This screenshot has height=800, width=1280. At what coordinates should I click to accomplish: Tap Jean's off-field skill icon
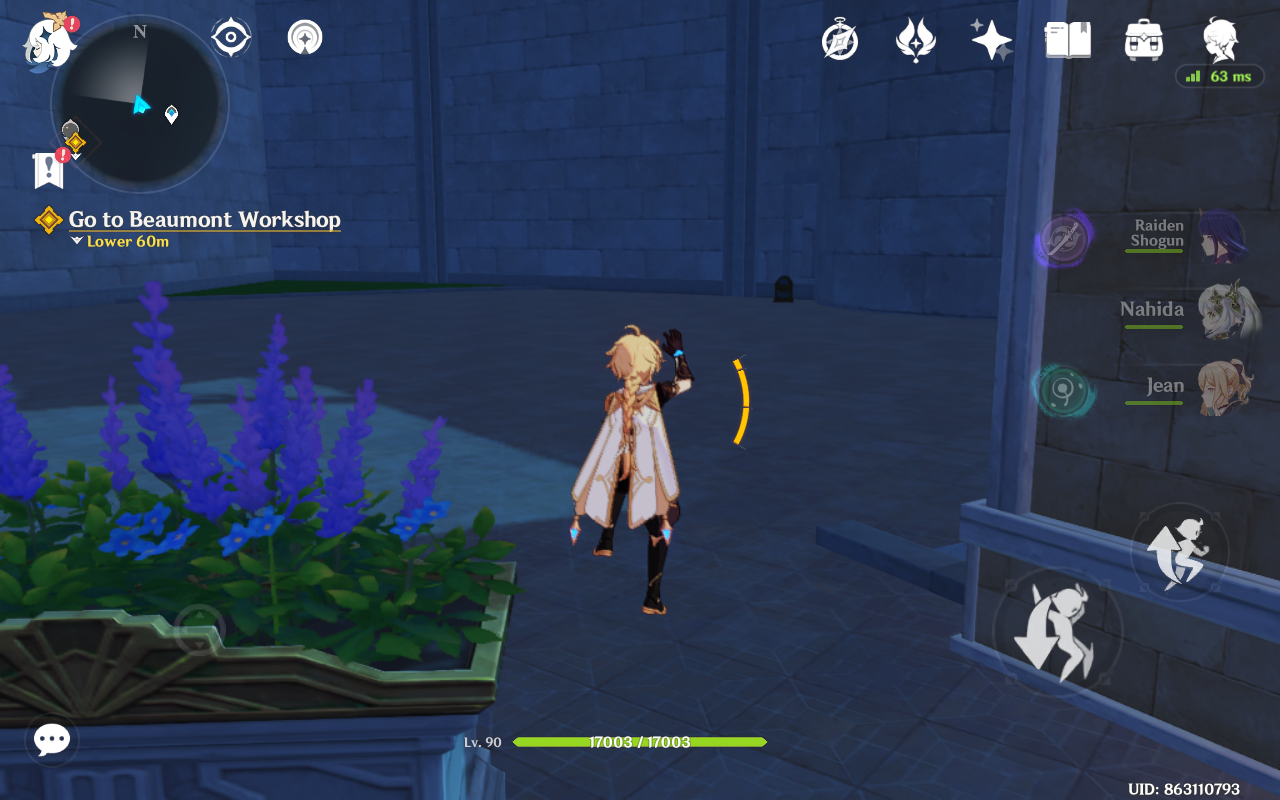click(1062, 388)
